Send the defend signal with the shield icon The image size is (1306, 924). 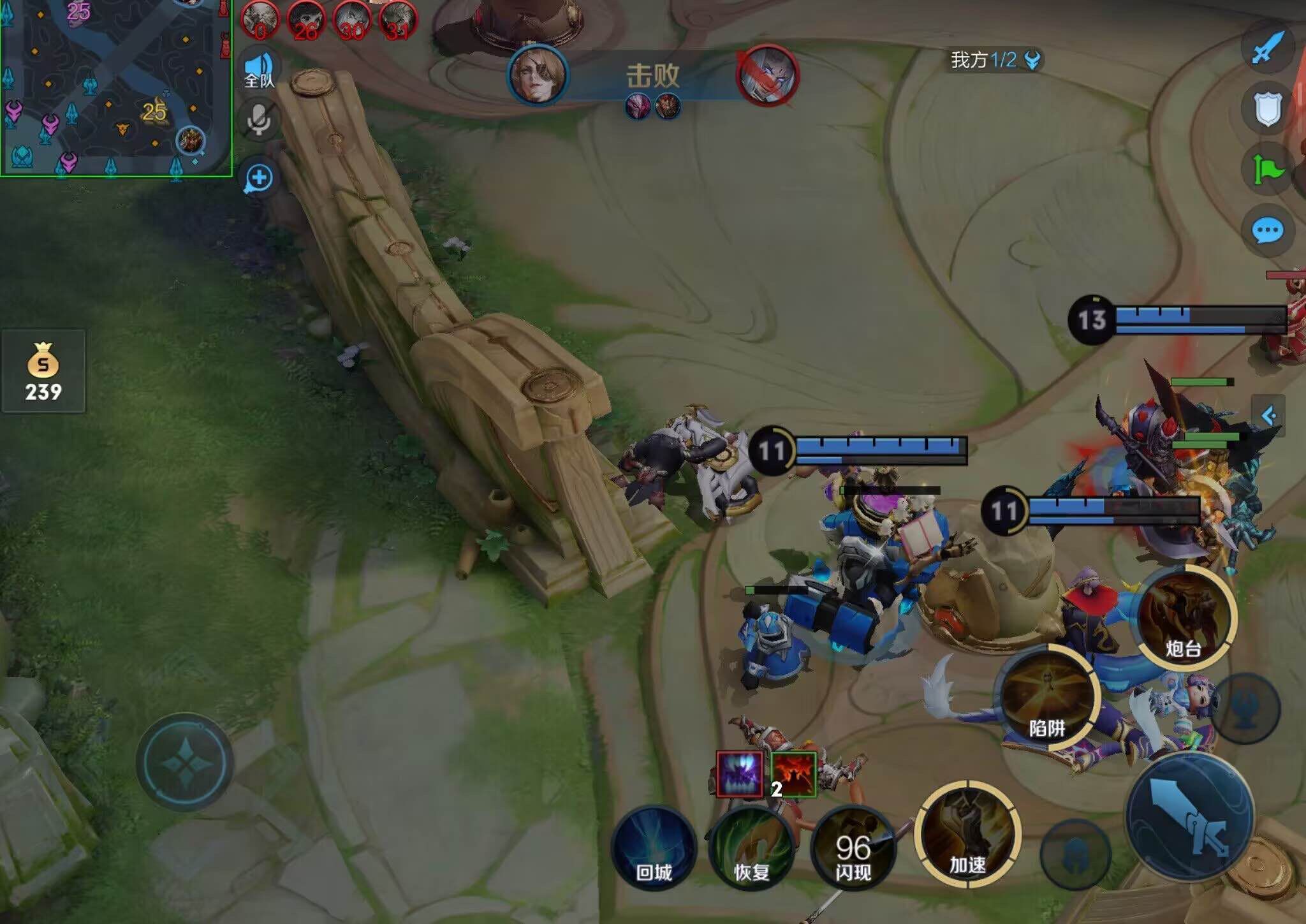pyautogui.click(x=1268, y=108)
